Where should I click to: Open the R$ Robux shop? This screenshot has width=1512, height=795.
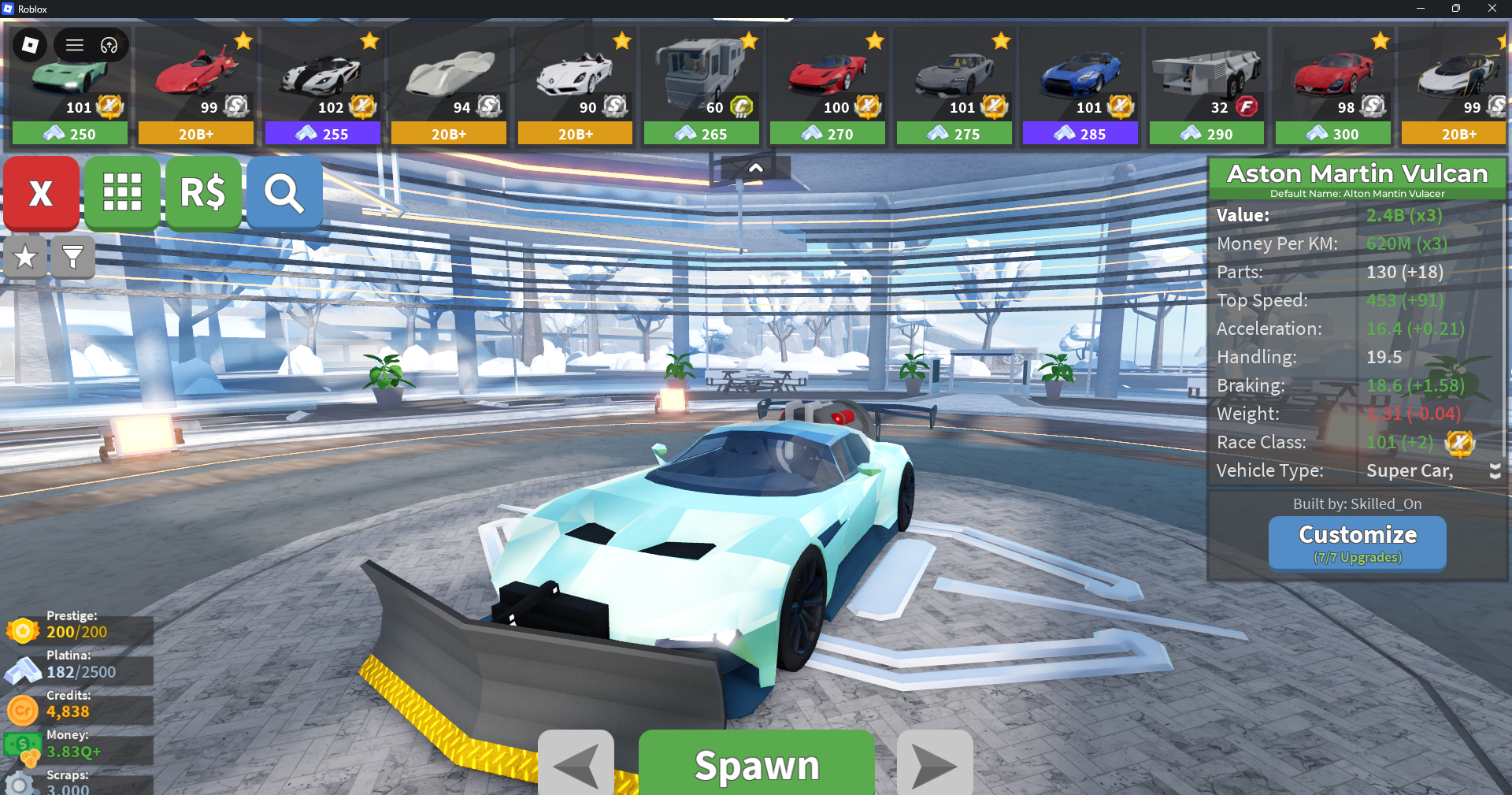203,193
